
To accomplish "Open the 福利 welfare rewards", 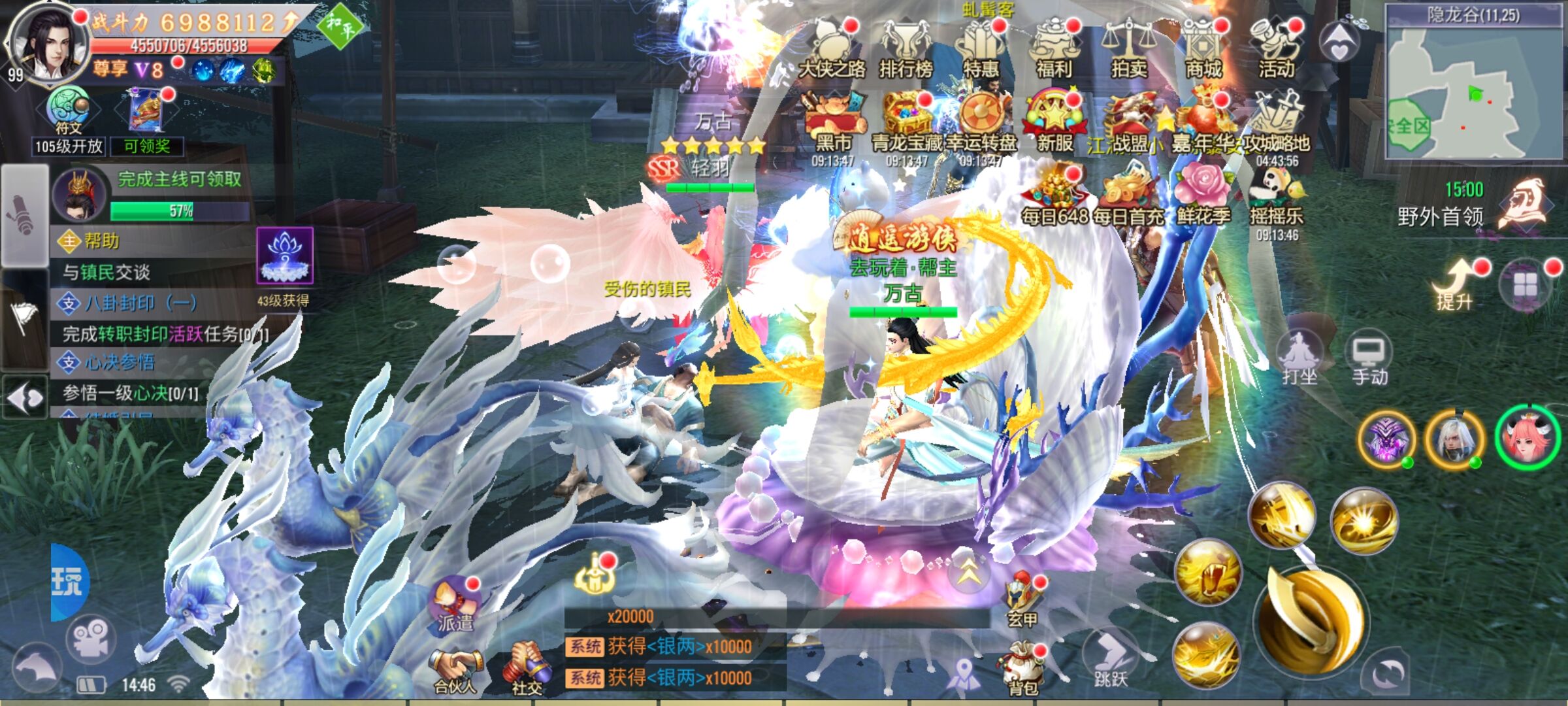I will [x=1054, y=49].
